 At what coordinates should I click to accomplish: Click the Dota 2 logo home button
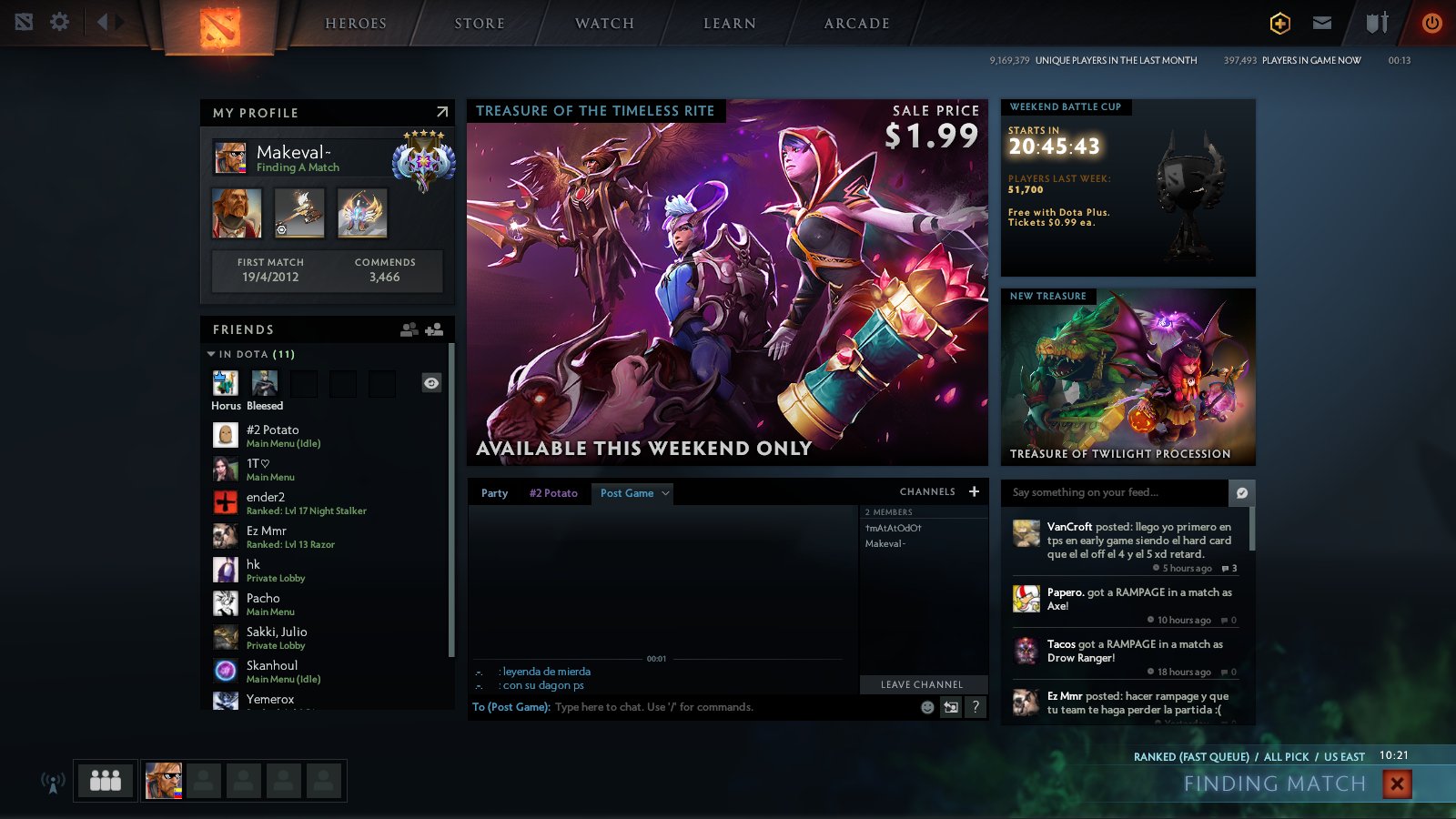tap(219, 26)
